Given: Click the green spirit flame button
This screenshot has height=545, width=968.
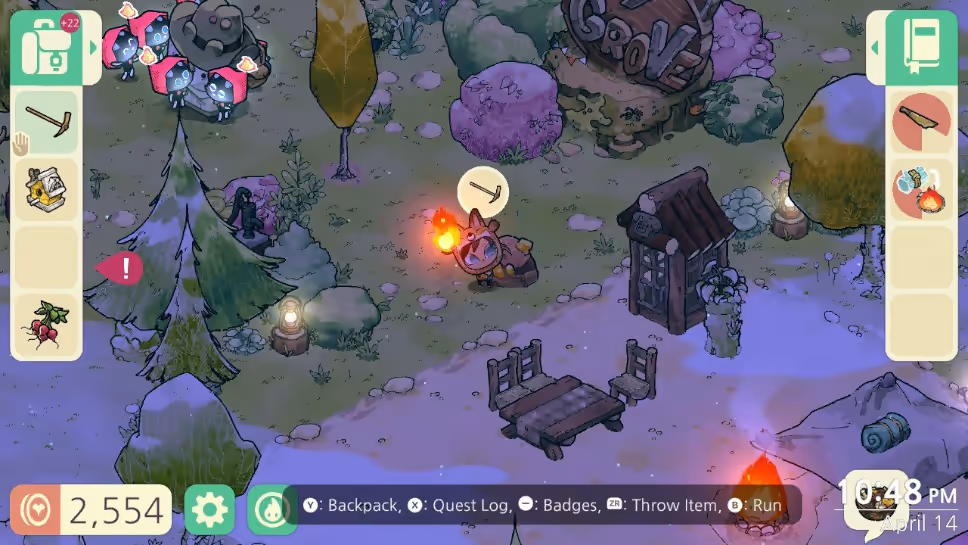Looking at the screenshot, I should point(268,510).
